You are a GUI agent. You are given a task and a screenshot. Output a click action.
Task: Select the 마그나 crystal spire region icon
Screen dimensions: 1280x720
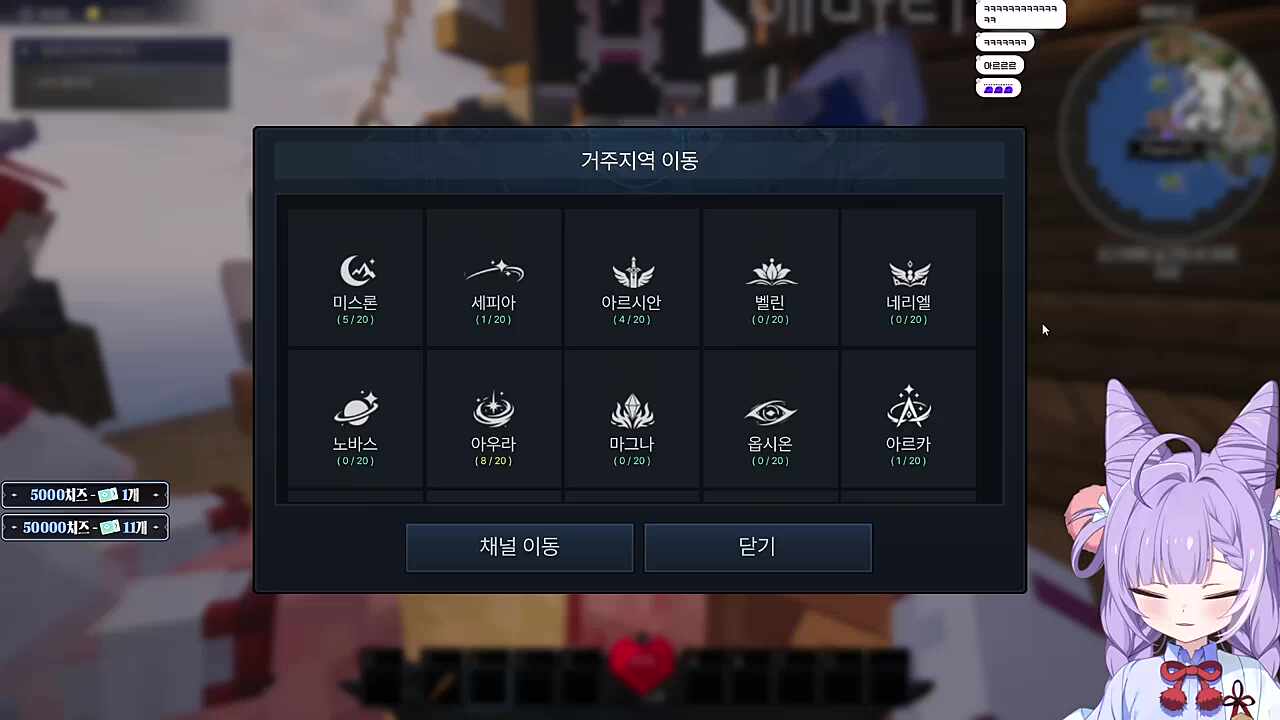[x=632, y=410]
